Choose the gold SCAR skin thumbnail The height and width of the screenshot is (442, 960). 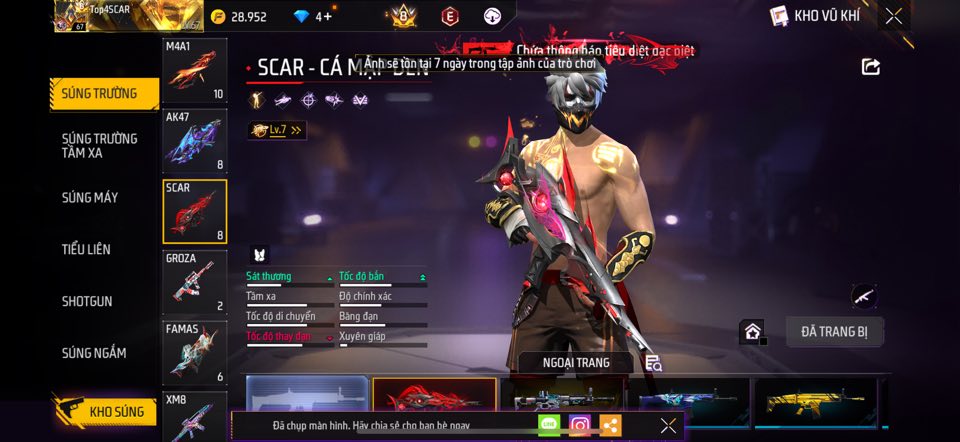pos(816,402)
